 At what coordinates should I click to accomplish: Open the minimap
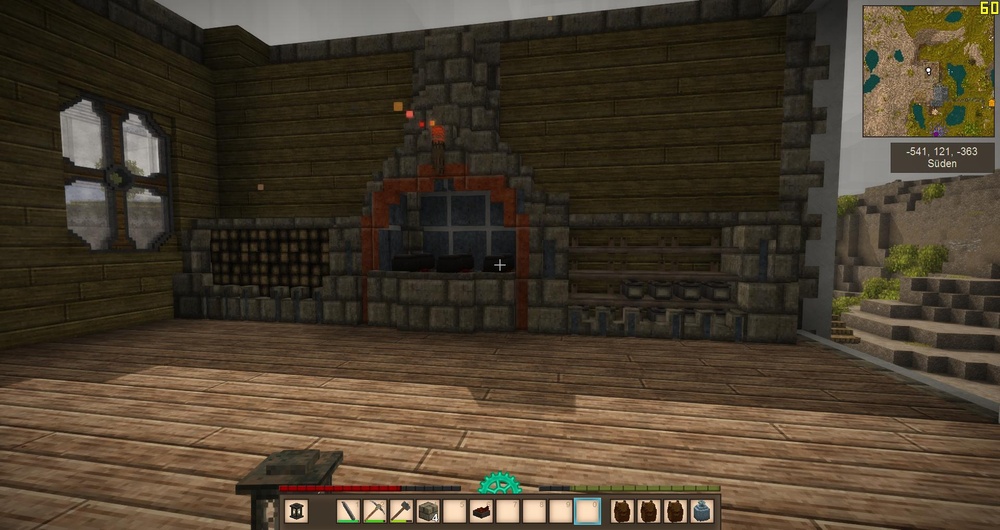pyautogui.click(x=929, y=71)
